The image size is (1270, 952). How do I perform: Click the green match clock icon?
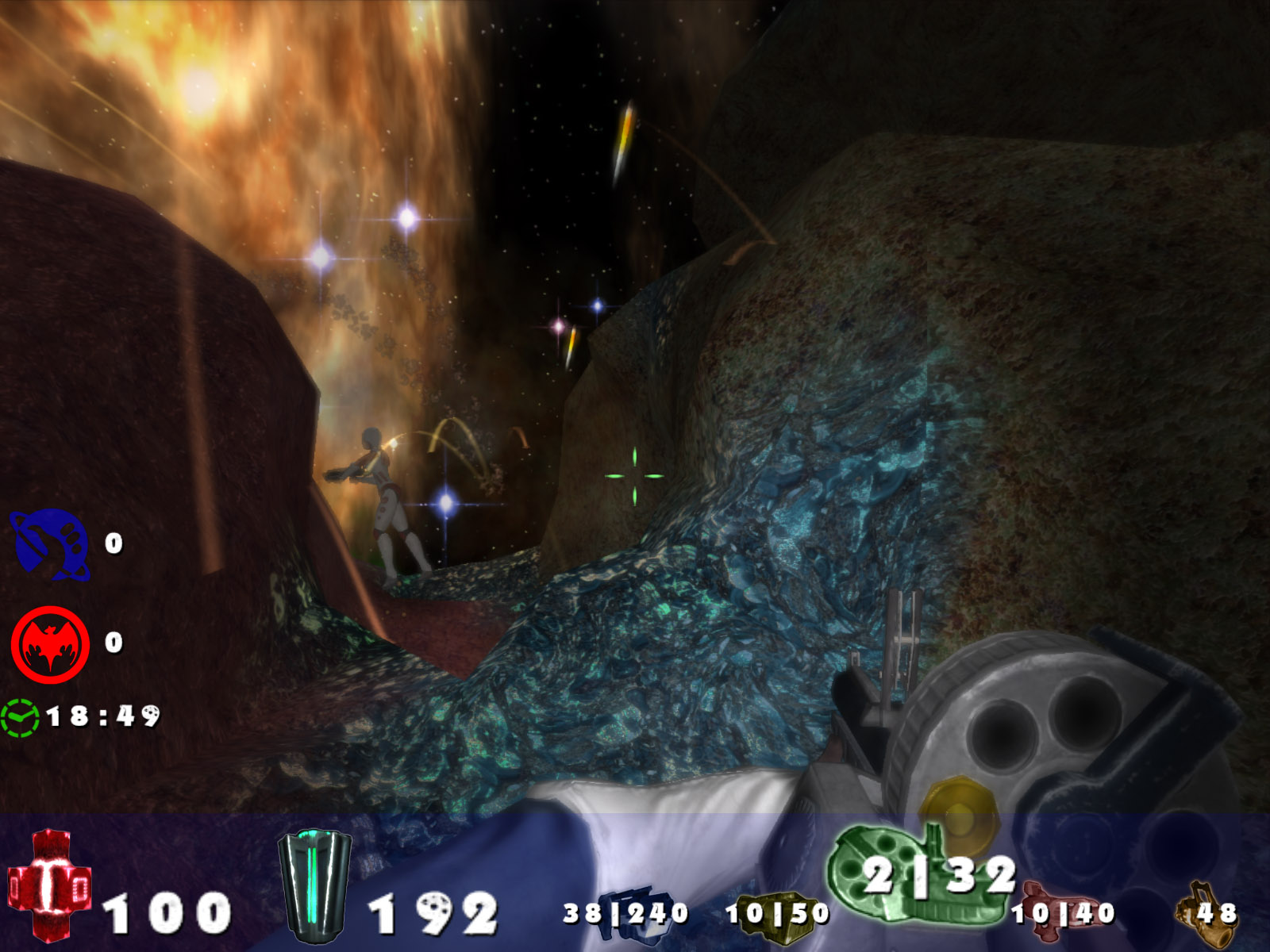point(20,717)
